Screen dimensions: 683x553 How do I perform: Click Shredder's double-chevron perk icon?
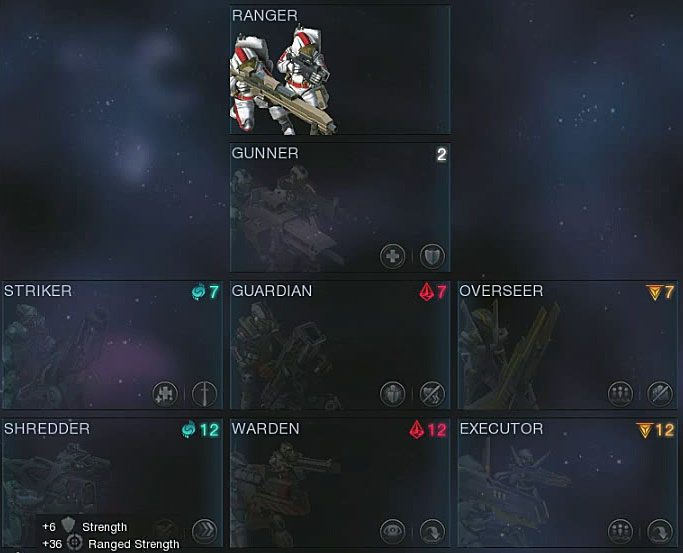pos(203,530)
